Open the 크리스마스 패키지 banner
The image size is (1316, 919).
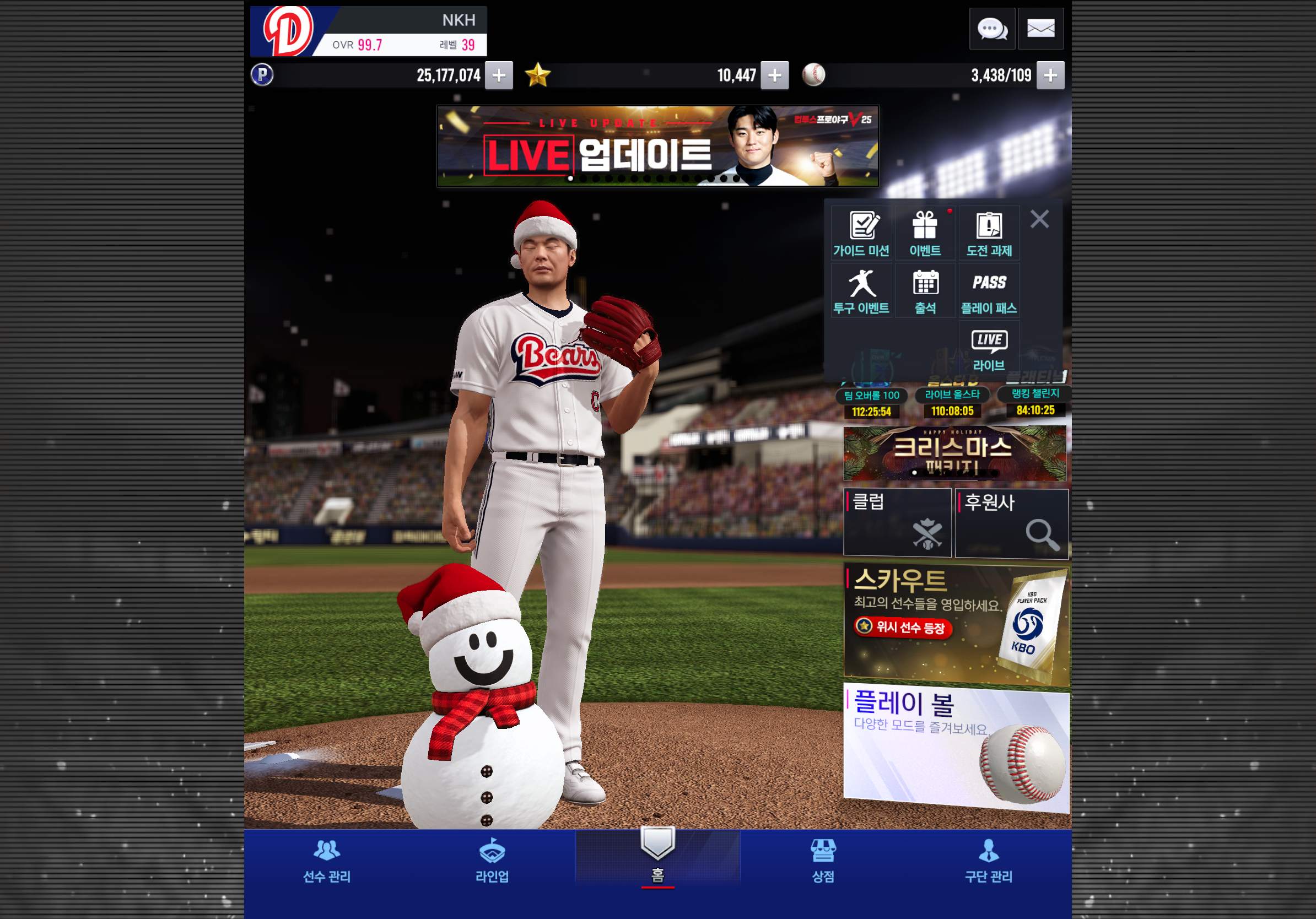(954, 453)
